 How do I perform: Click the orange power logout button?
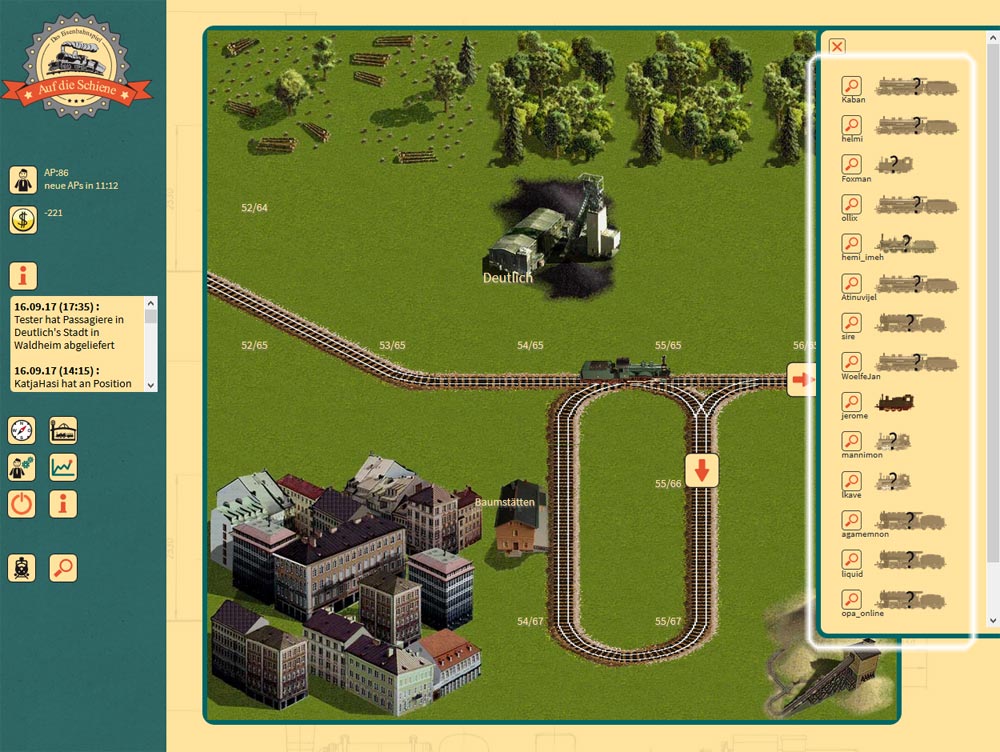(22, 503)
